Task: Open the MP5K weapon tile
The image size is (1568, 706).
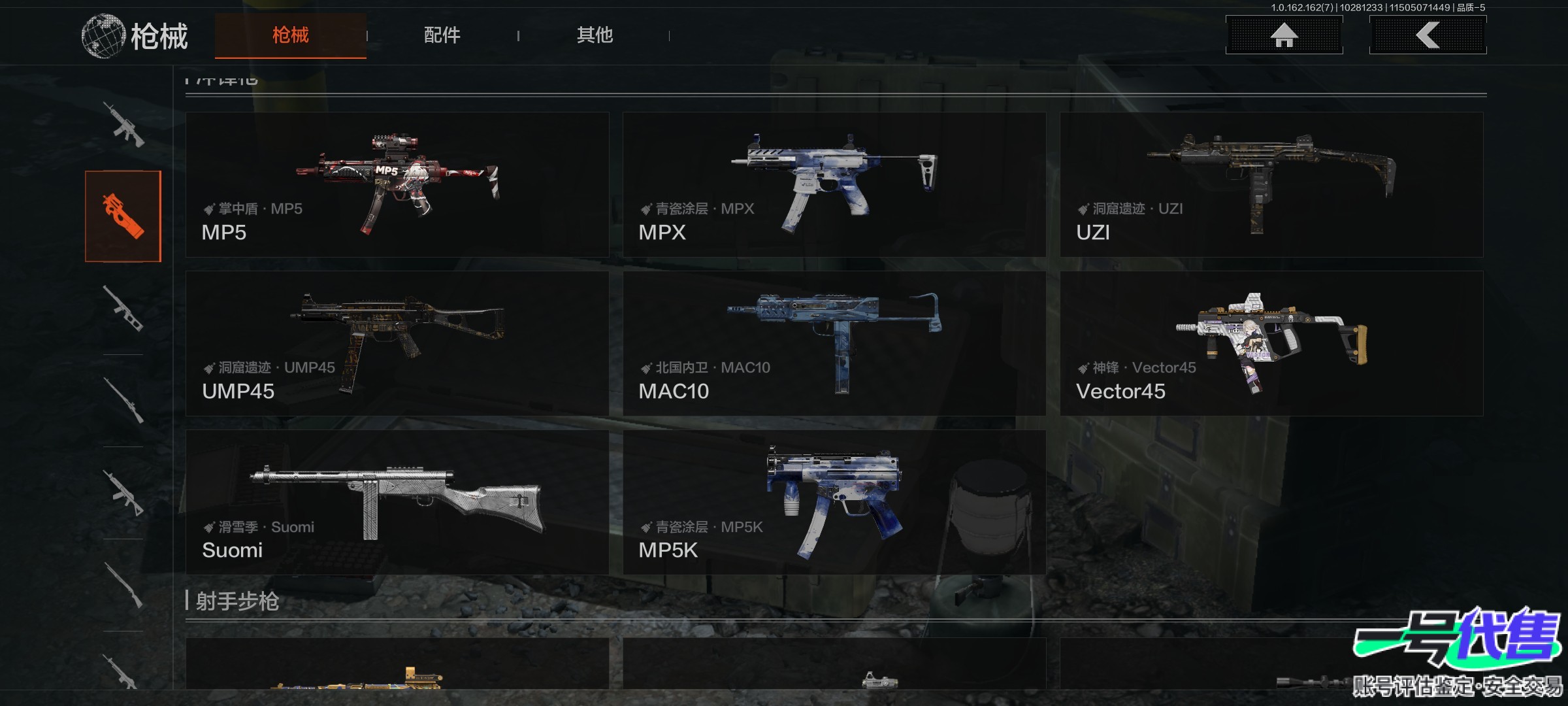Action: [x=834, y=502]
